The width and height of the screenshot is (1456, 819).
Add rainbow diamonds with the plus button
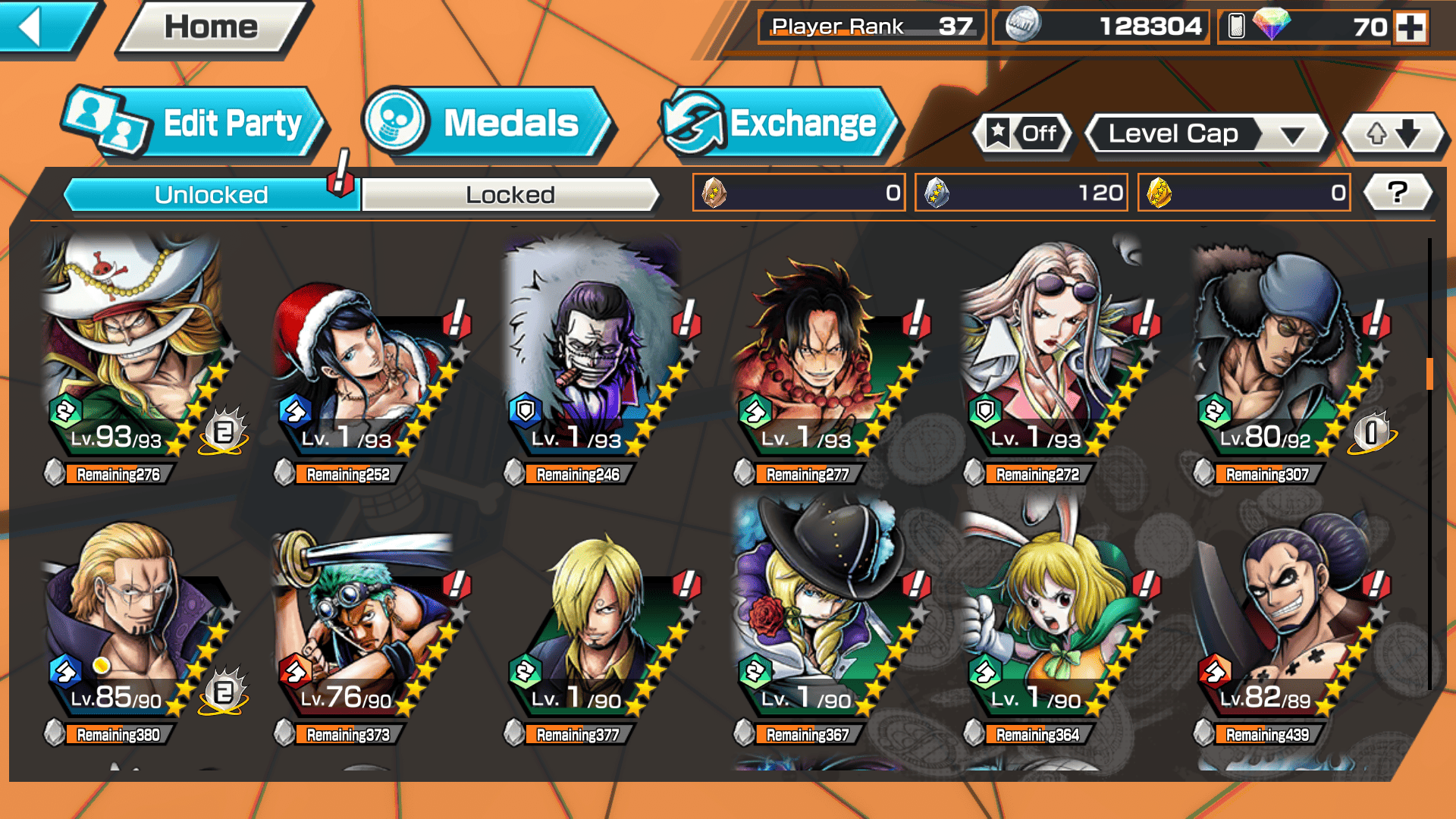(1410, 27)
